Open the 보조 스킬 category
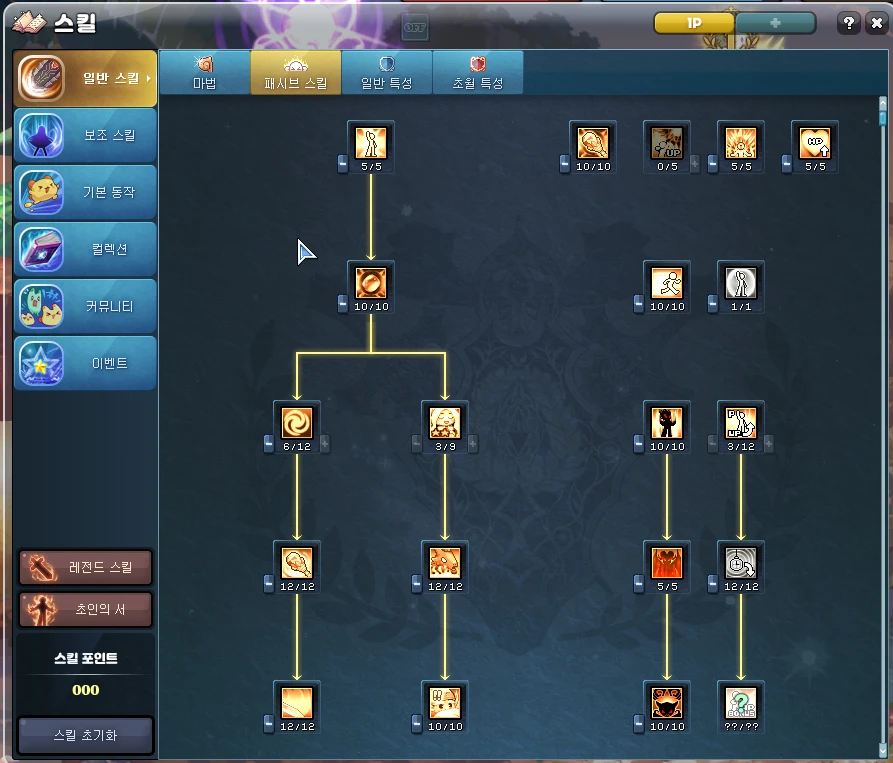Image resolution: width=893 pixels, height=763 pixels. click(85, 136)
